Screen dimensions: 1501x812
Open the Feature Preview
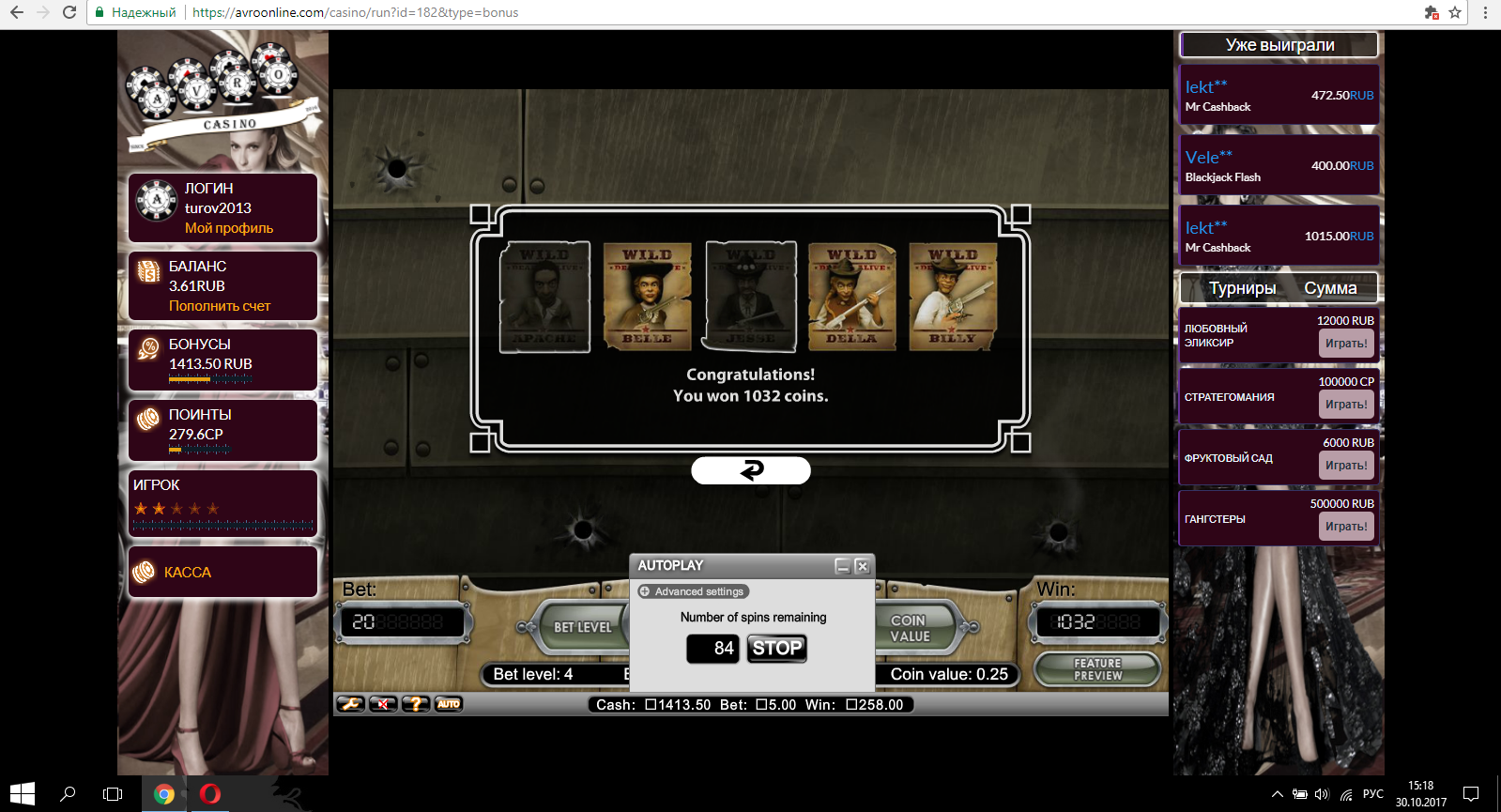click(1097, 669)
